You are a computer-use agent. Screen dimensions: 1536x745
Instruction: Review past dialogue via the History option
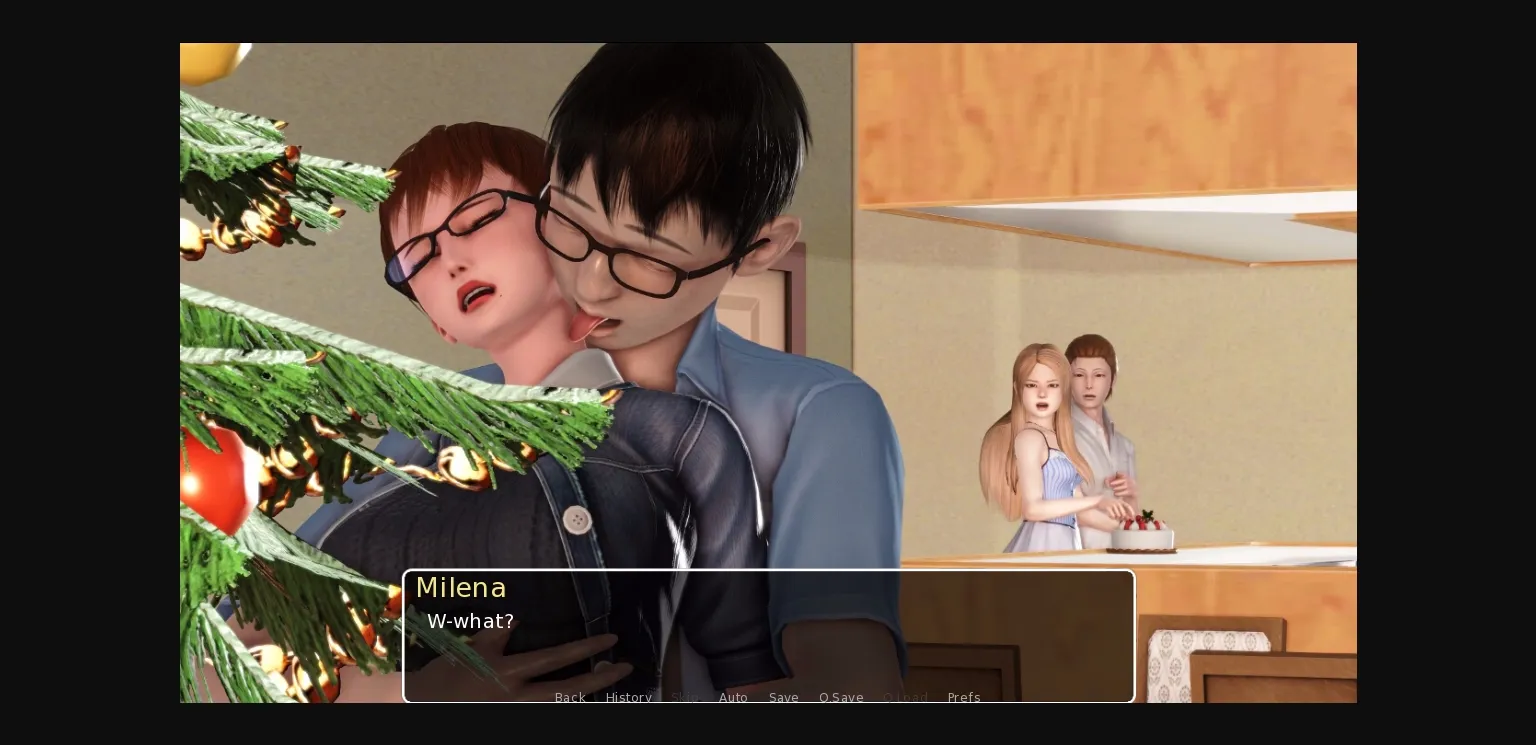point(629,697)
